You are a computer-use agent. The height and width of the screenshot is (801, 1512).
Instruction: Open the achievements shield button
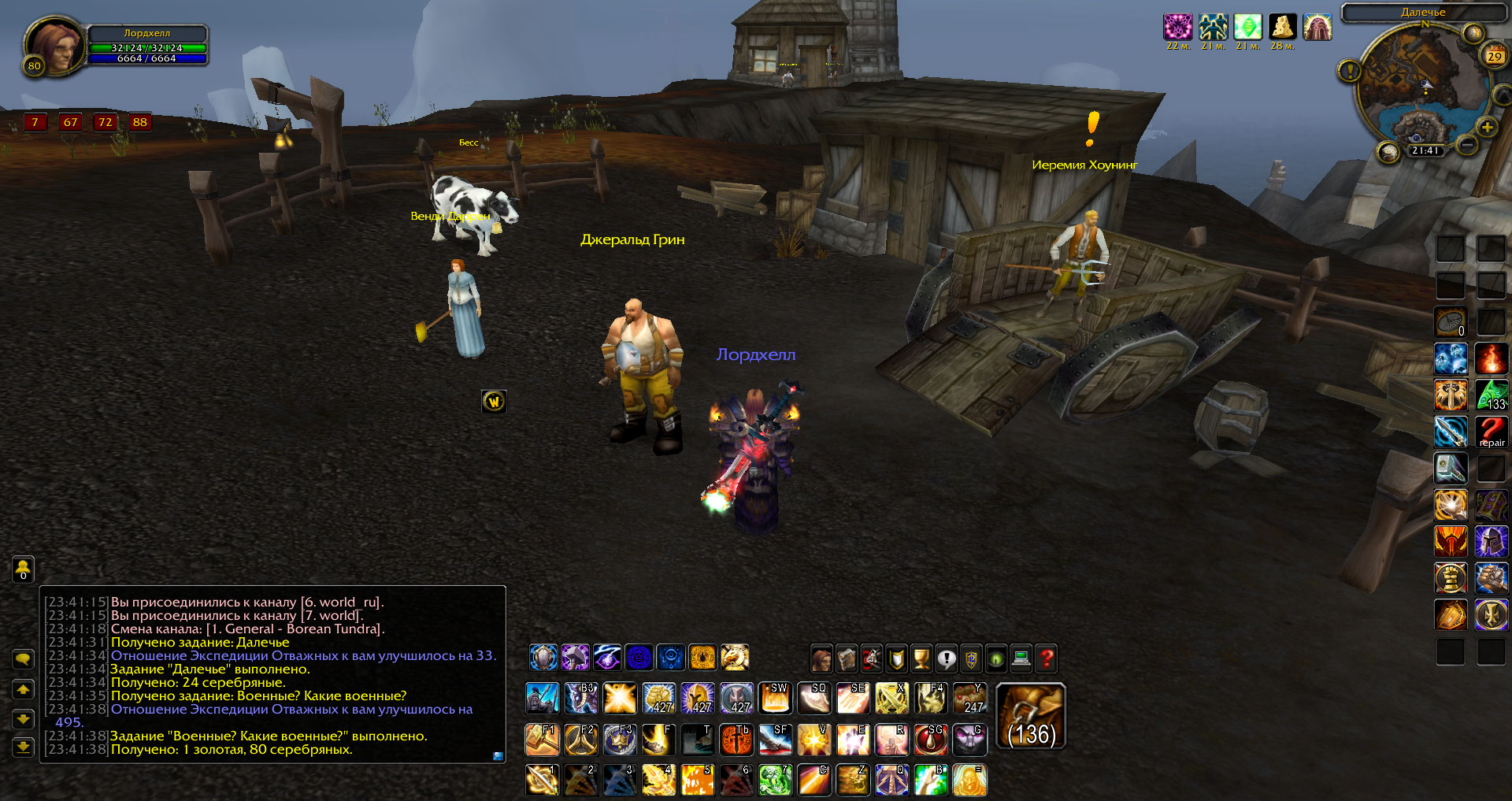point(896,658)
